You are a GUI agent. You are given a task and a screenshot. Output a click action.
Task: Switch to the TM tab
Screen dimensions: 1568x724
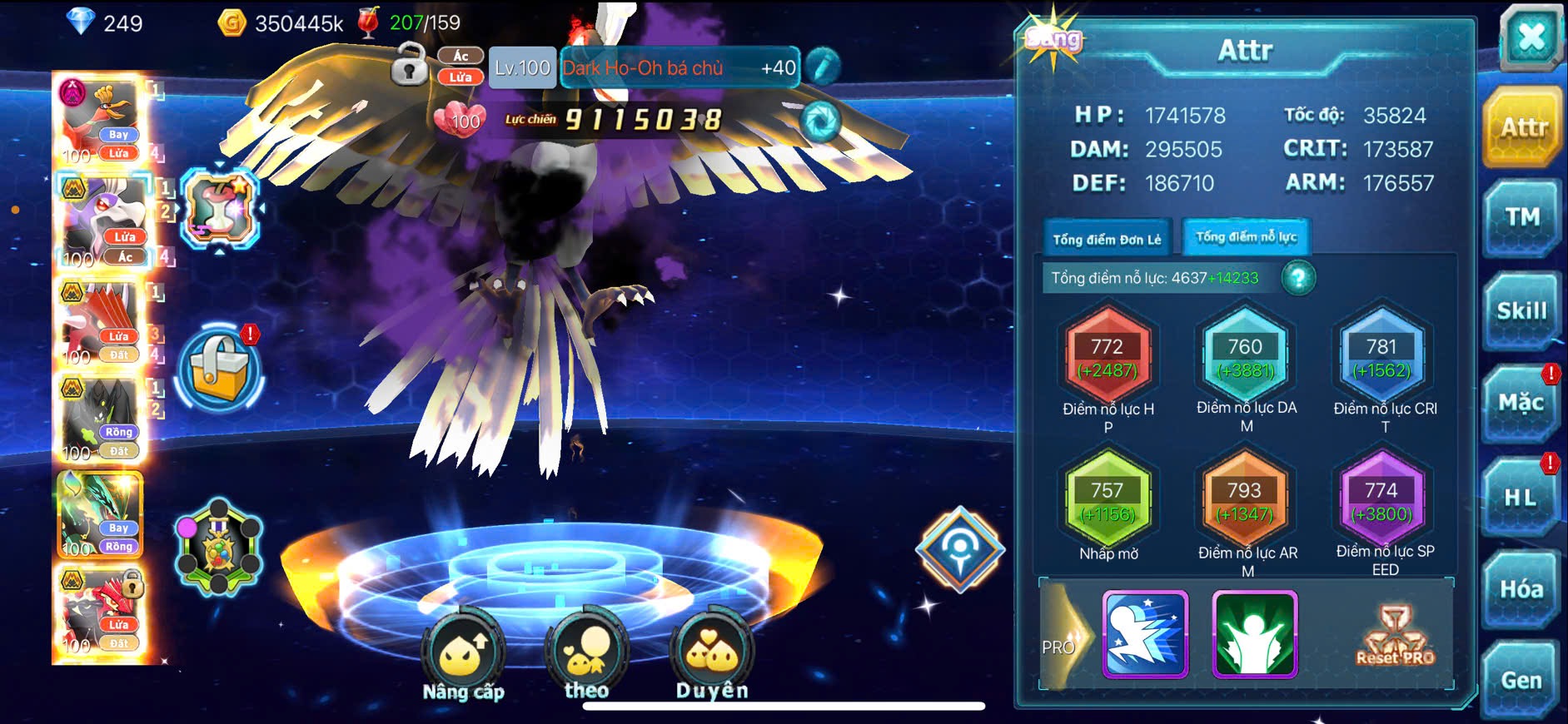(x=1521, y=218)
